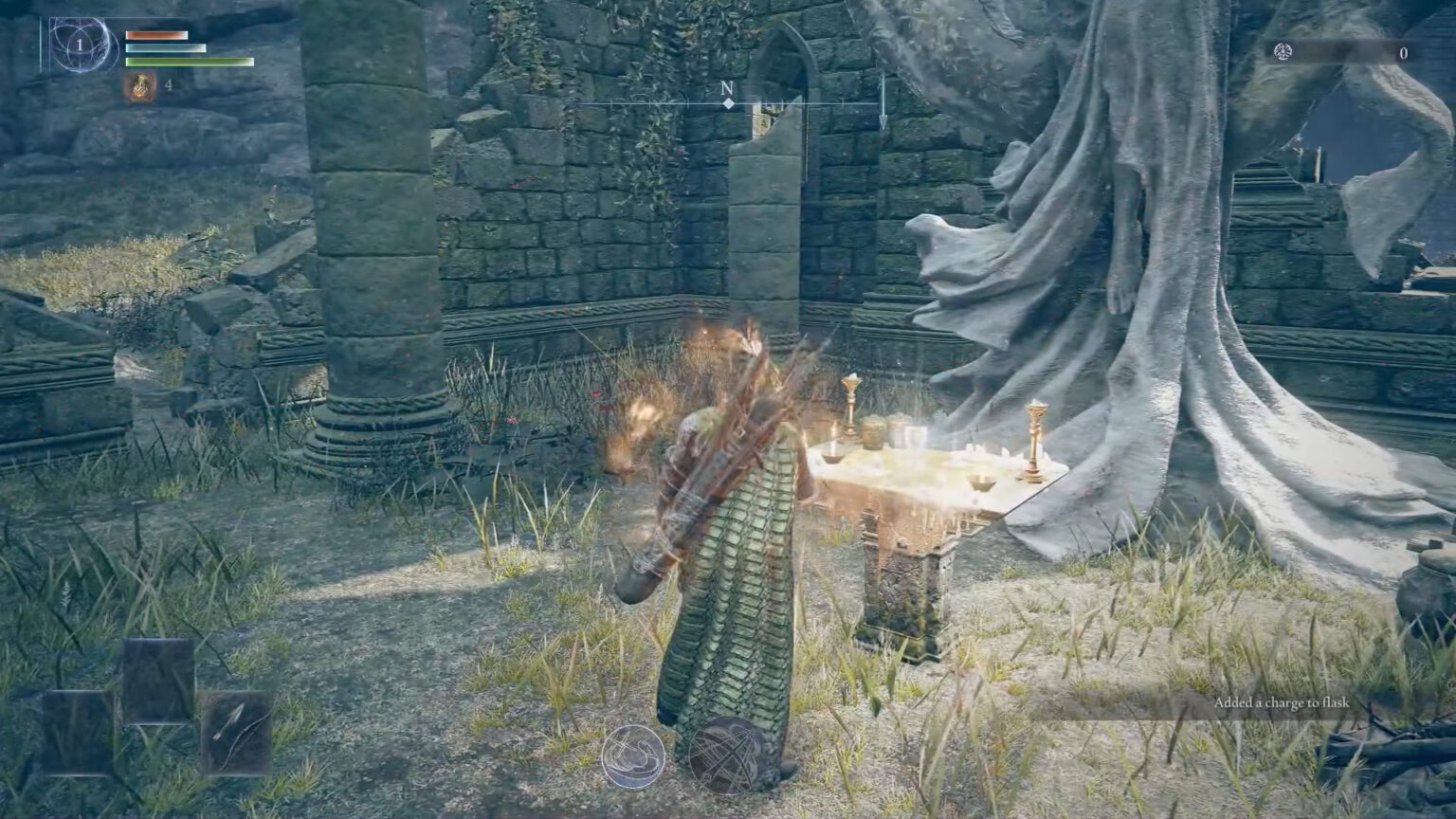
Task: Toggle the flask charge counter showing 4
Action: 169,85
